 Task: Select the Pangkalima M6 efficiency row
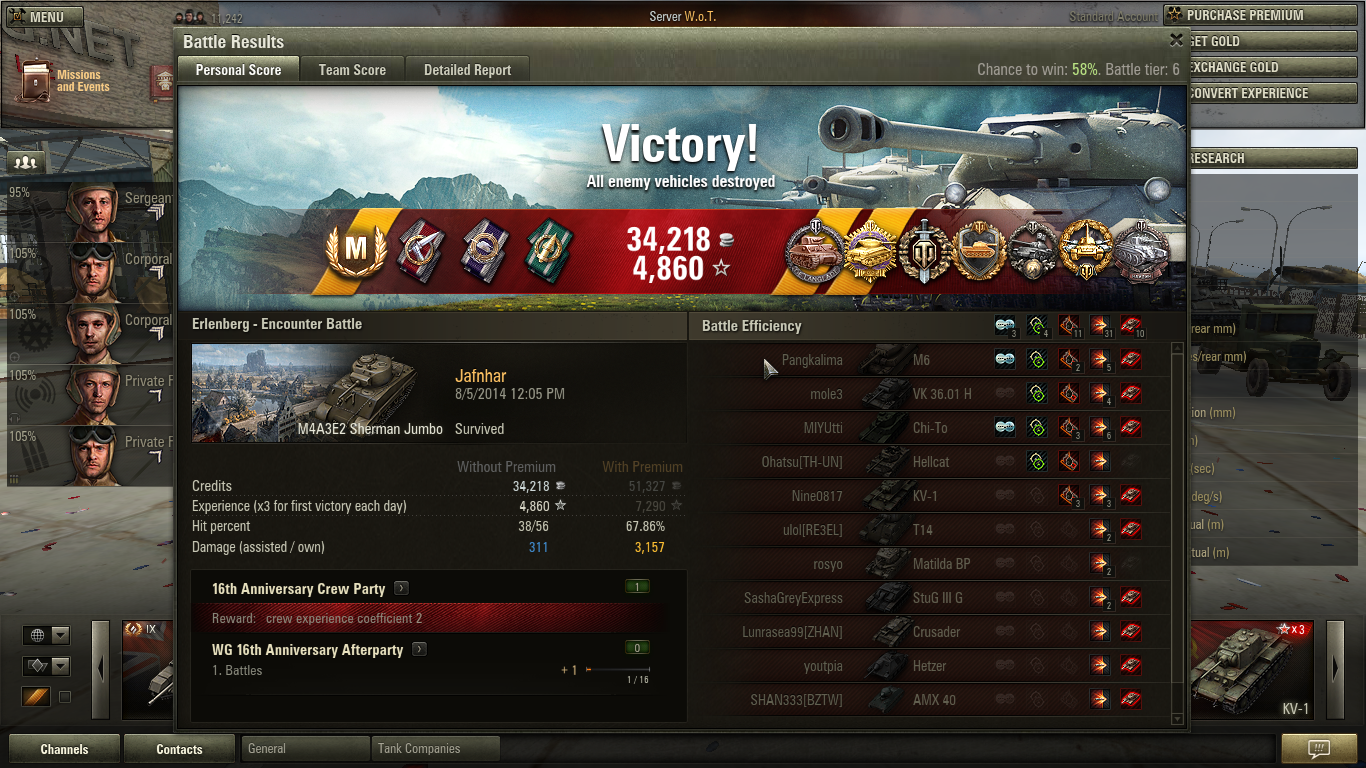coord(930,360)
